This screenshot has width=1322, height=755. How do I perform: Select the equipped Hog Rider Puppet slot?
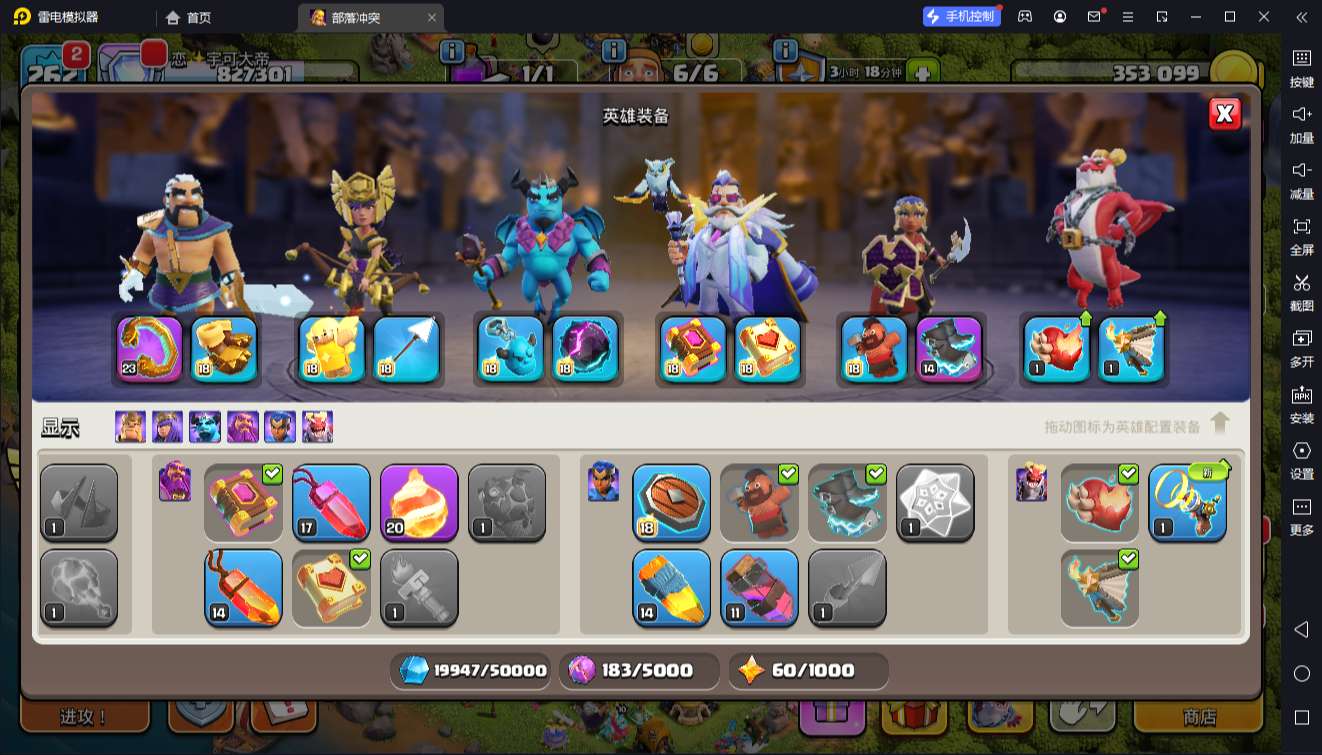click(875, 349)
